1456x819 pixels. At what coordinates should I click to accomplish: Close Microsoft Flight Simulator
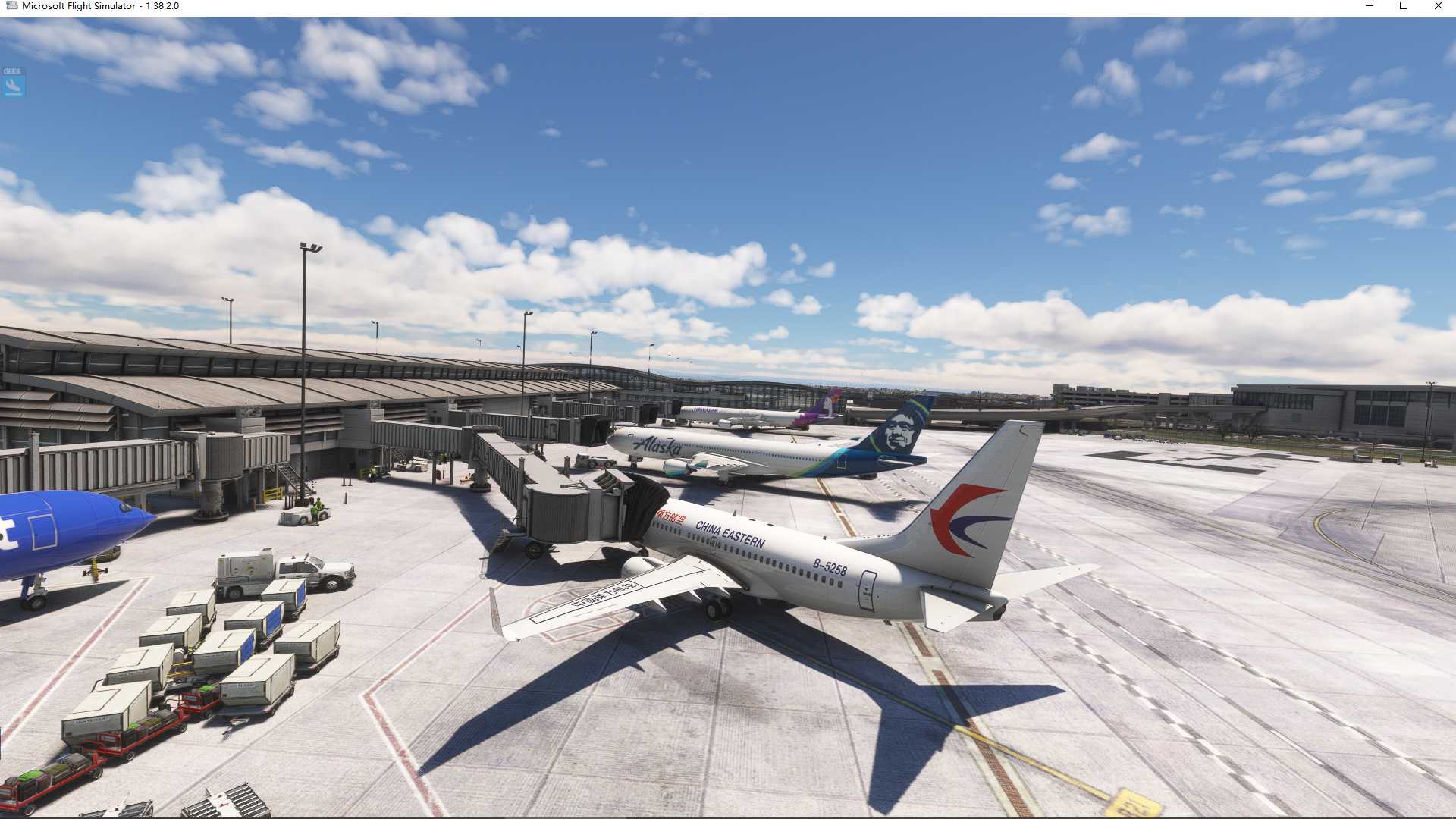click(x=1439, y=6)
